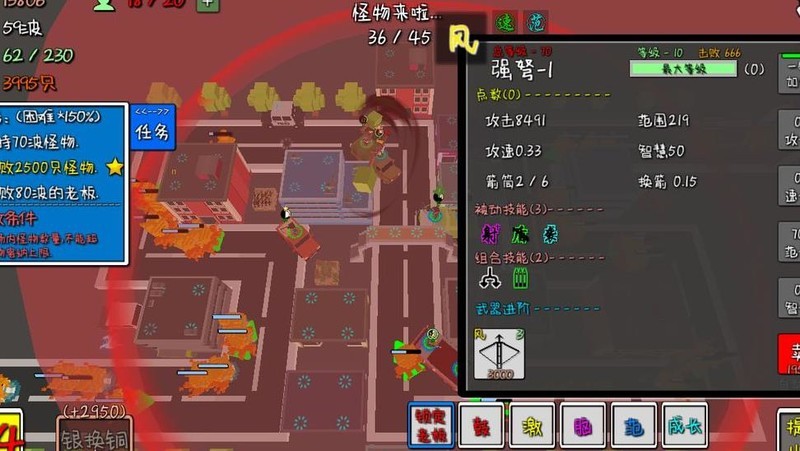Open the 成长 growth button
This screenshot has width=800, height=451.
[685, 427]
